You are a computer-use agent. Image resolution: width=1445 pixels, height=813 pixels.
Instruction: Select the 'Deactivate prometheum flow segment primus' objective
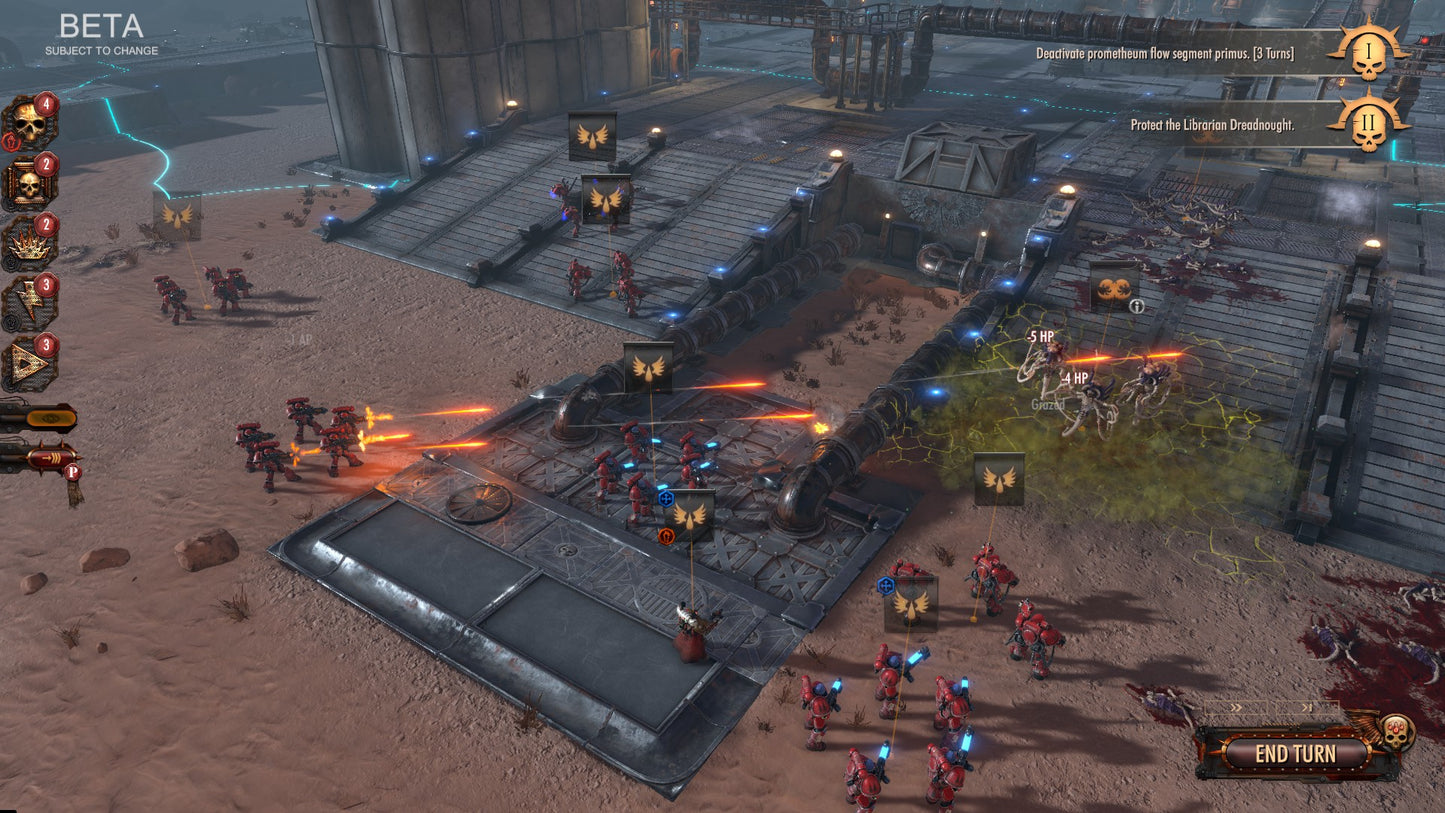(x=1163, y=55)
